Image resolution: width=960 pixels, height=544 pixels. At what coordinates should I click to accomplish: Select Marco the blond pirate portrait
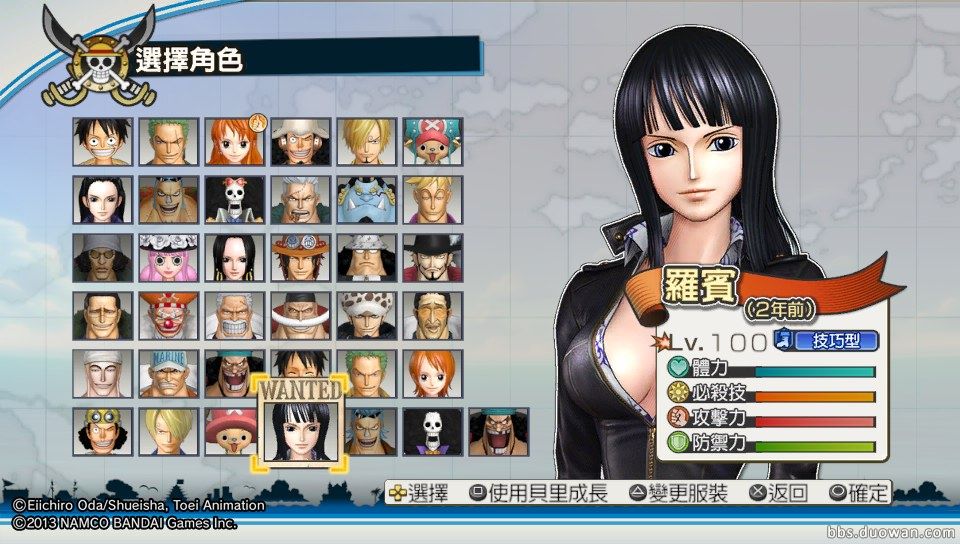pyautogui.click(x=432, y=200)
